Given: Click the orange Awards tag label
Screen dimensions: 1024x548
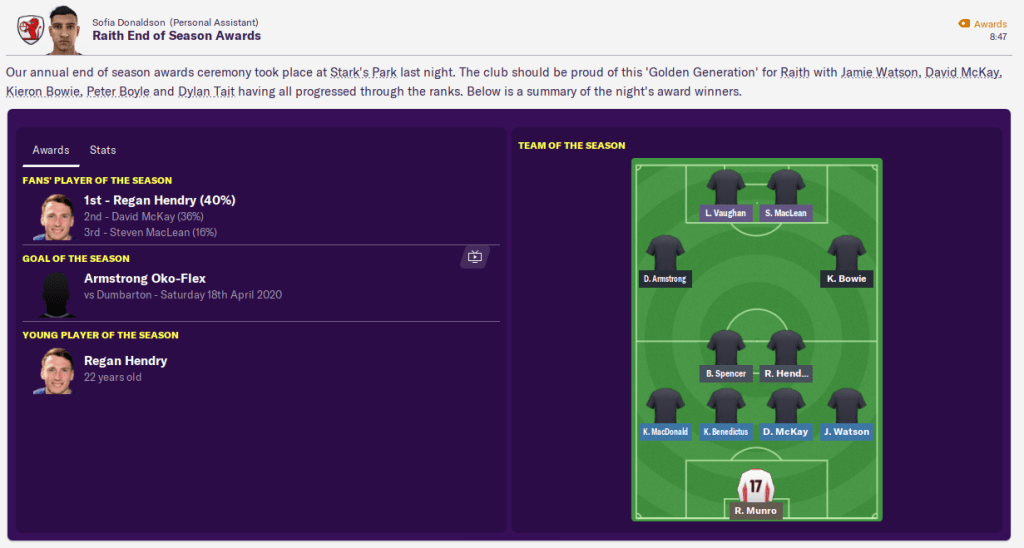Looking at the screenshot, I should tap(990, 24).
